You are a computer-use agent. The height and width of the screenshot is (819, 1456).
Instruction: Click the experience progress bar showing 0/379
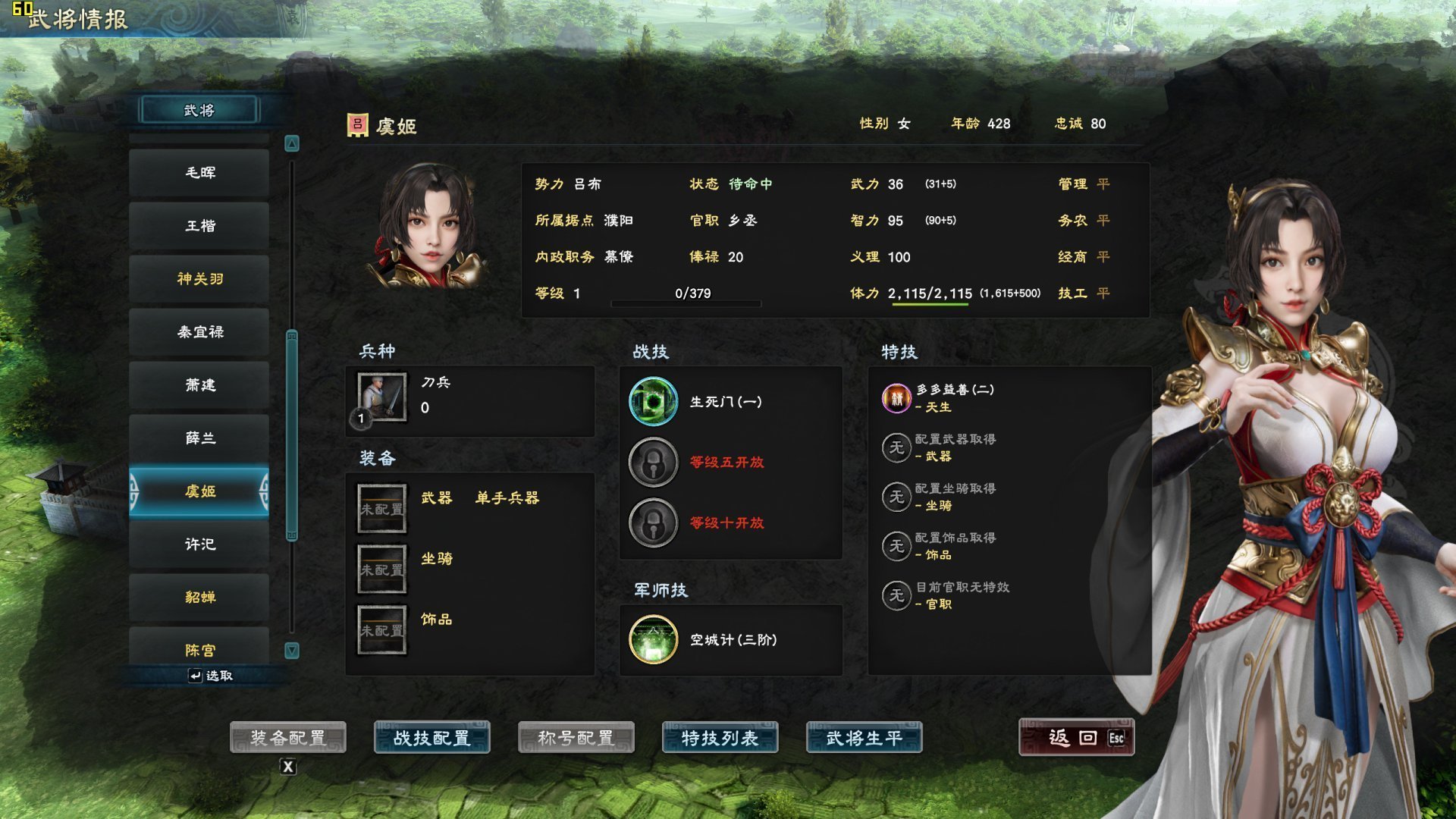(x=685, y=303)
